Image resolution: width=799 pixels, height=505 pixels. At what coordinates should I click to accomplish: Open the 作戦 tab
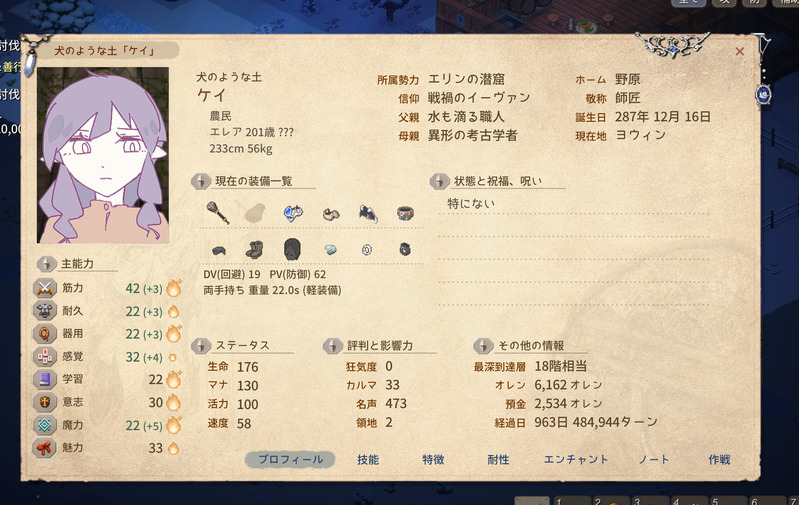pos(719,460)
